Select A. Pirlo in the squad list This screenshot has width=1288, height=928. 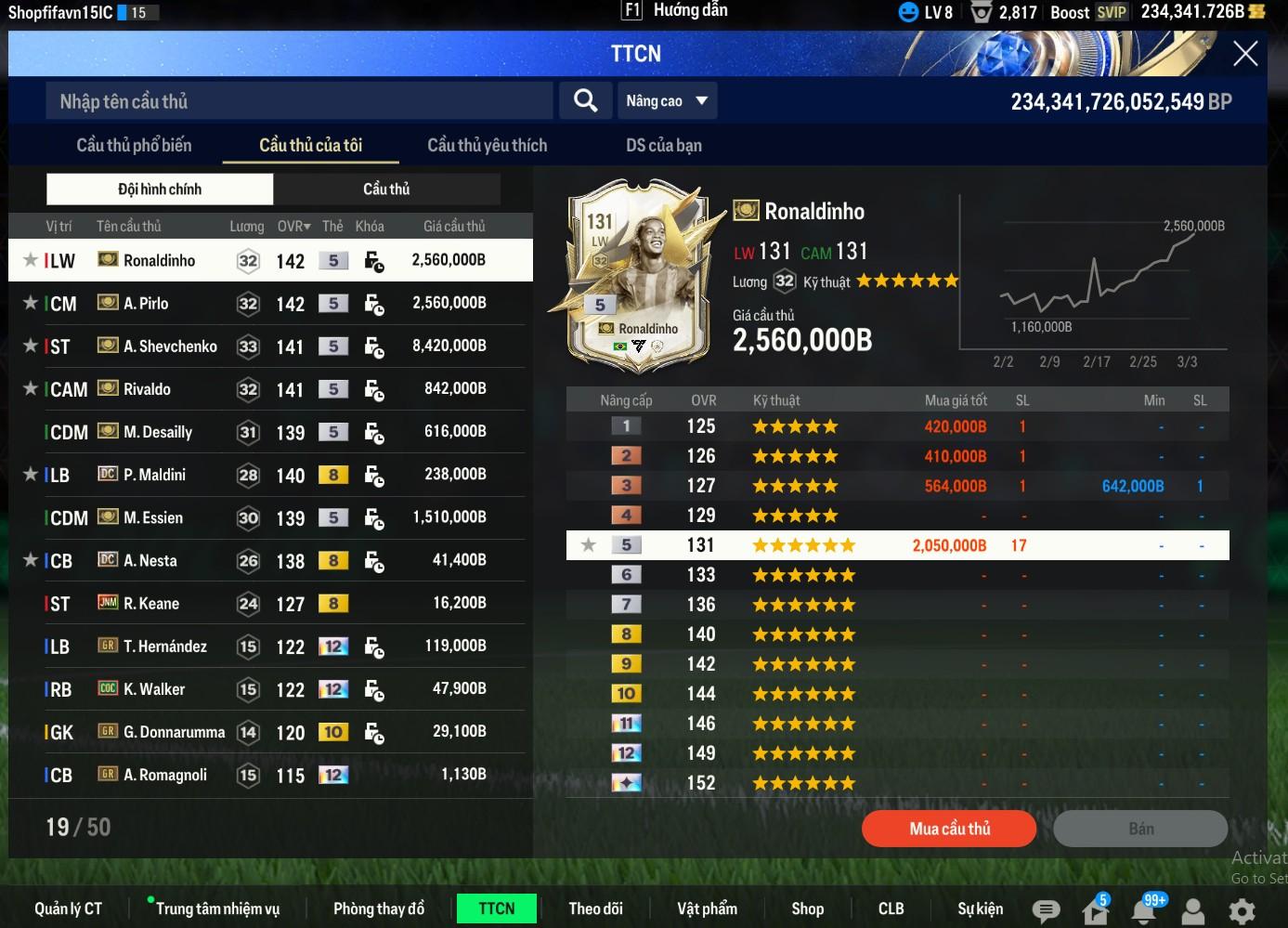pyautogui.click(x=147, y=304)
